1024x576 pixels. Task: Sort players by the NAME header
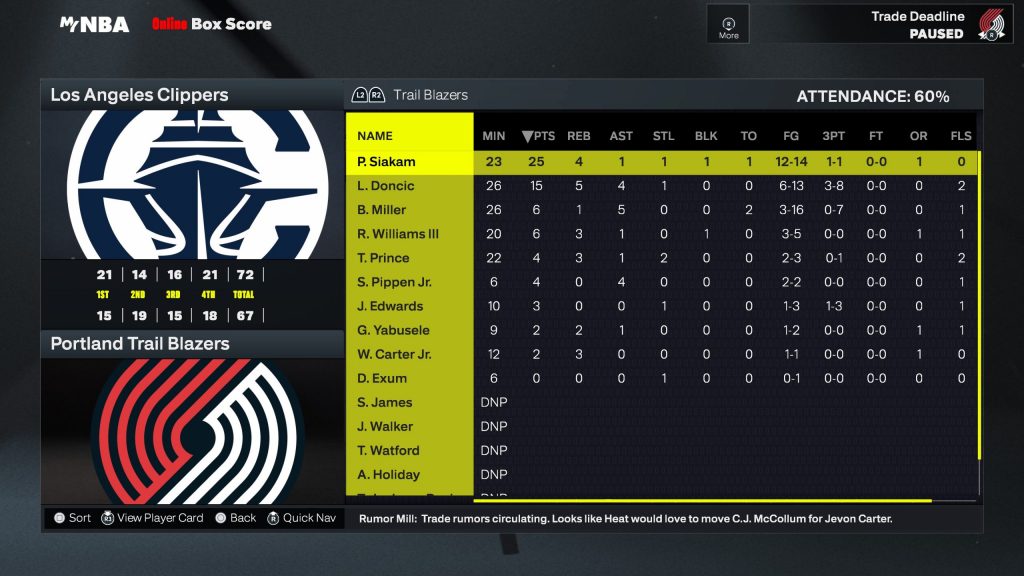(x=375, y=136)
